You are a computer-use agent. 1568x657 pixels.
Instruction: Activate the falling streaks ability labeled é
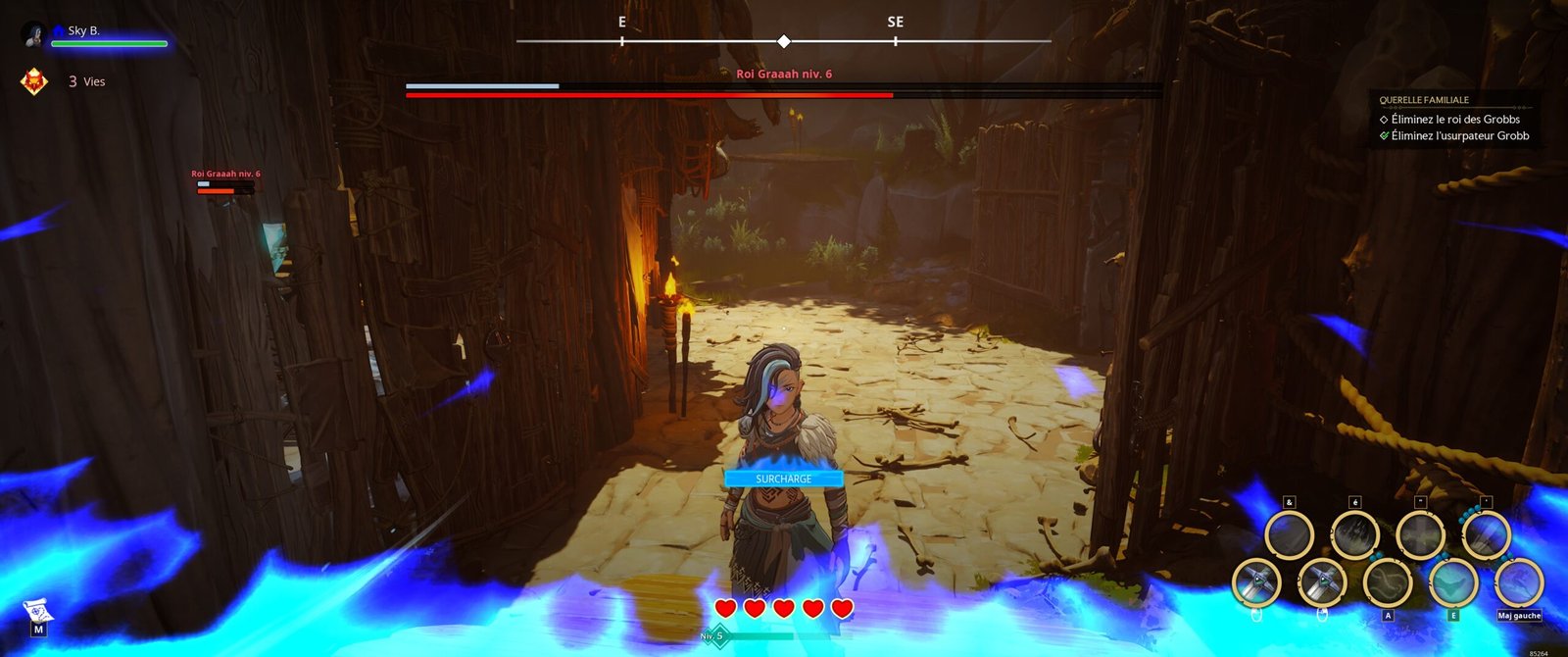(x=1354, y=535)
